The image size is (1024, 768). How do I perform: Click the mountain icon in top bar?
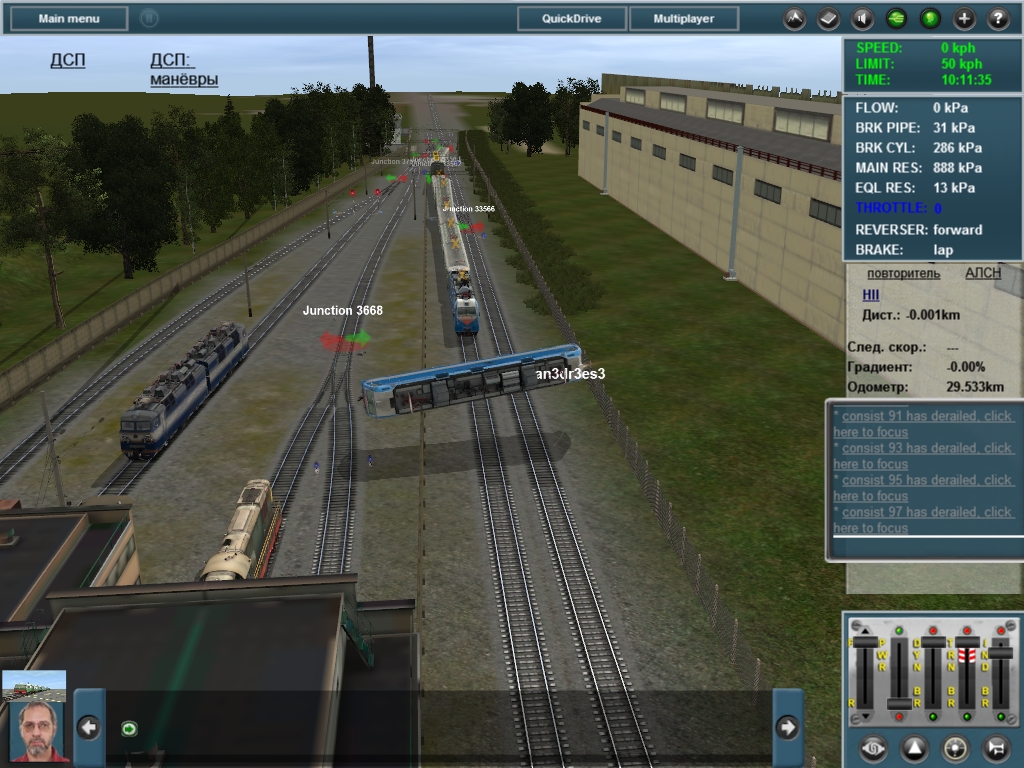click(794, 18)
